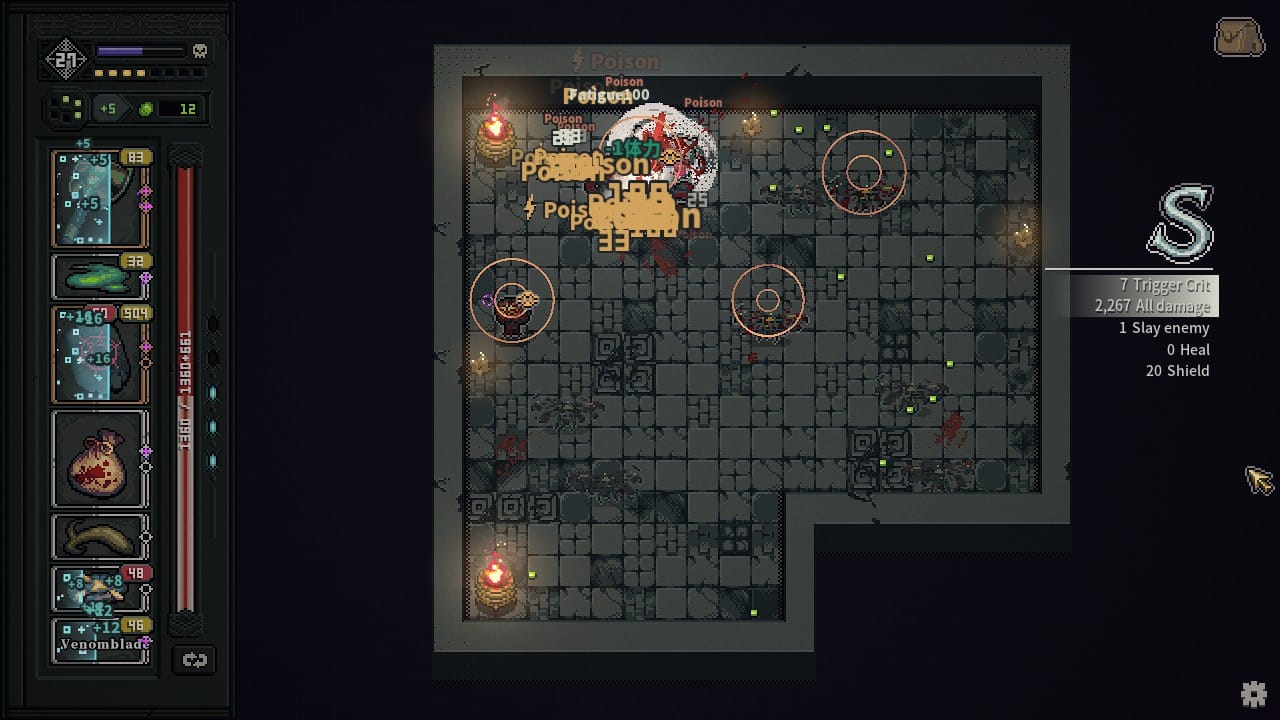Click the loop swap button
Screen dimensions: 1280x720
pos(194,659)
